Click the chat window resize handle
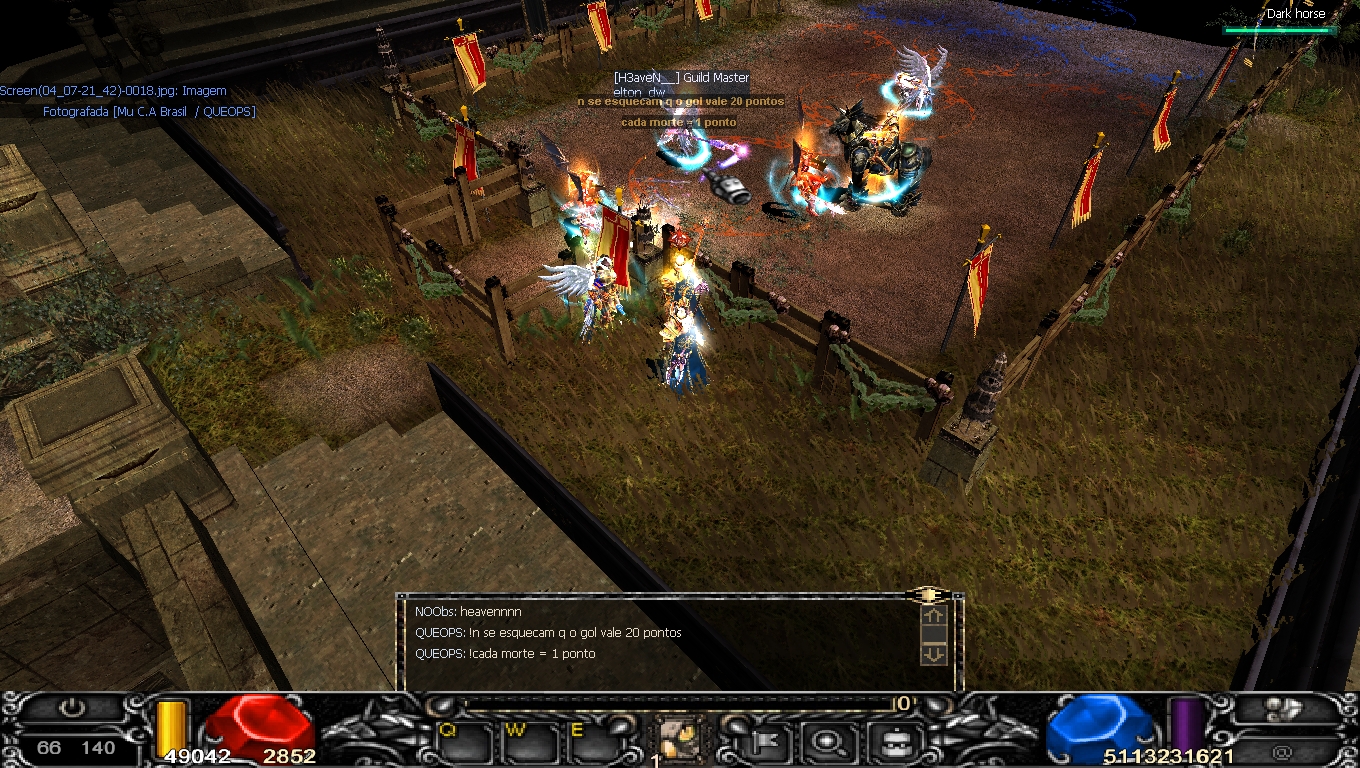Image resolution: width=1360 pixels, height=768 pixels. (929, 595)
